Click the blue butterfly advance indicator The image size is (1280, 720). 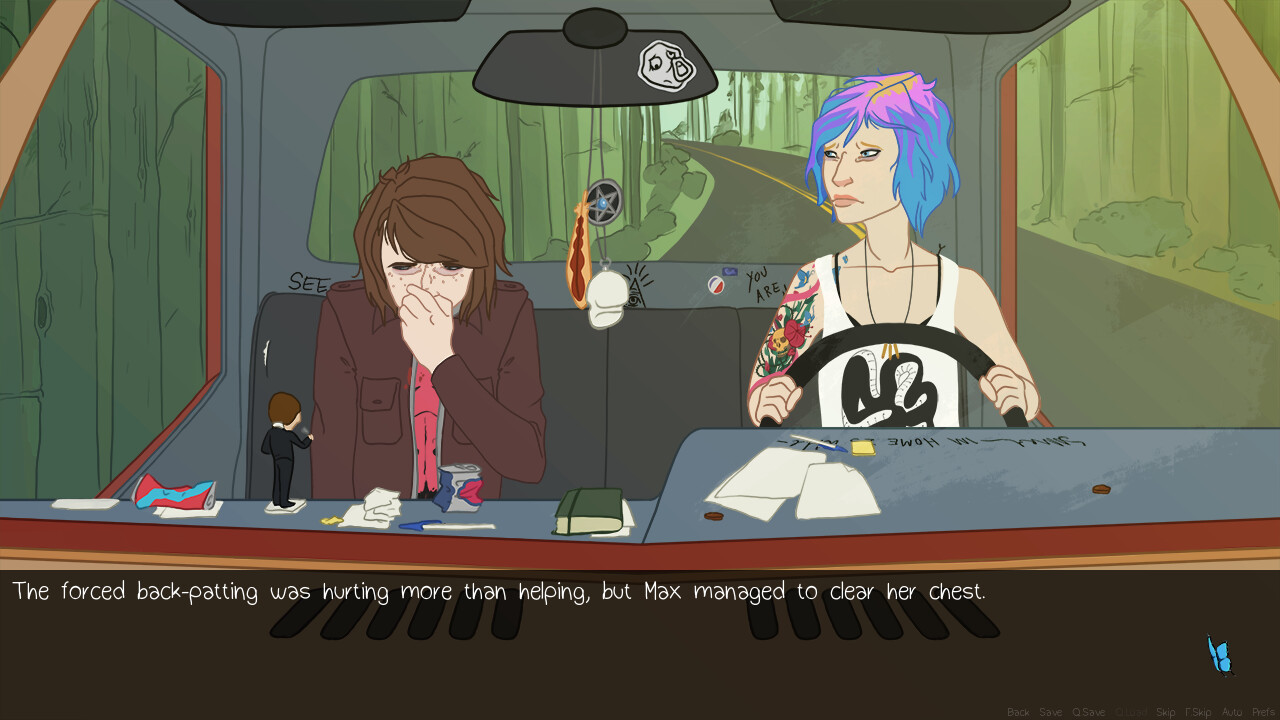[x=1218, y=656]
